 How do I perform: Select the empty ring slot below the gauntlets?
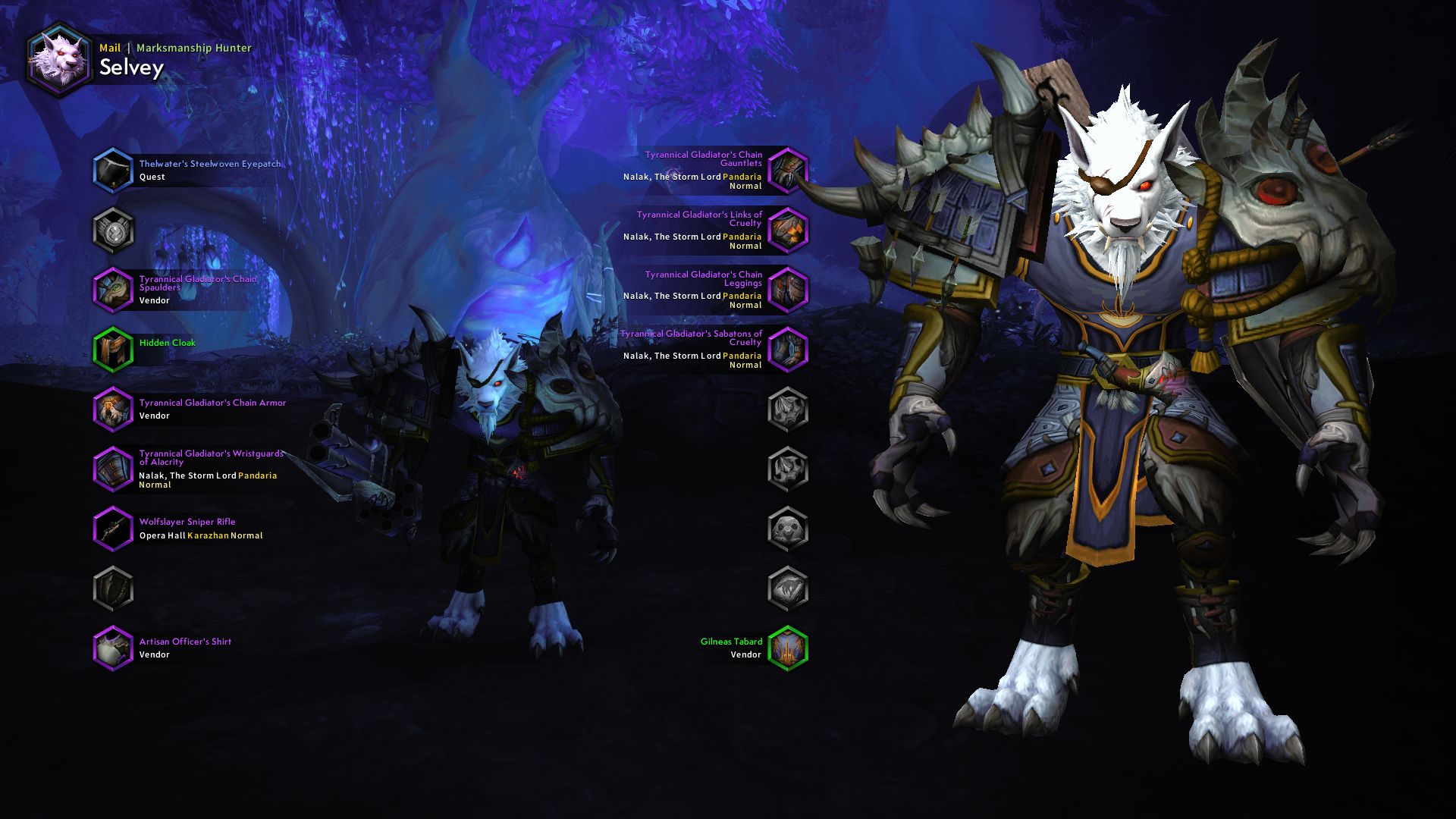pos(789,409)
